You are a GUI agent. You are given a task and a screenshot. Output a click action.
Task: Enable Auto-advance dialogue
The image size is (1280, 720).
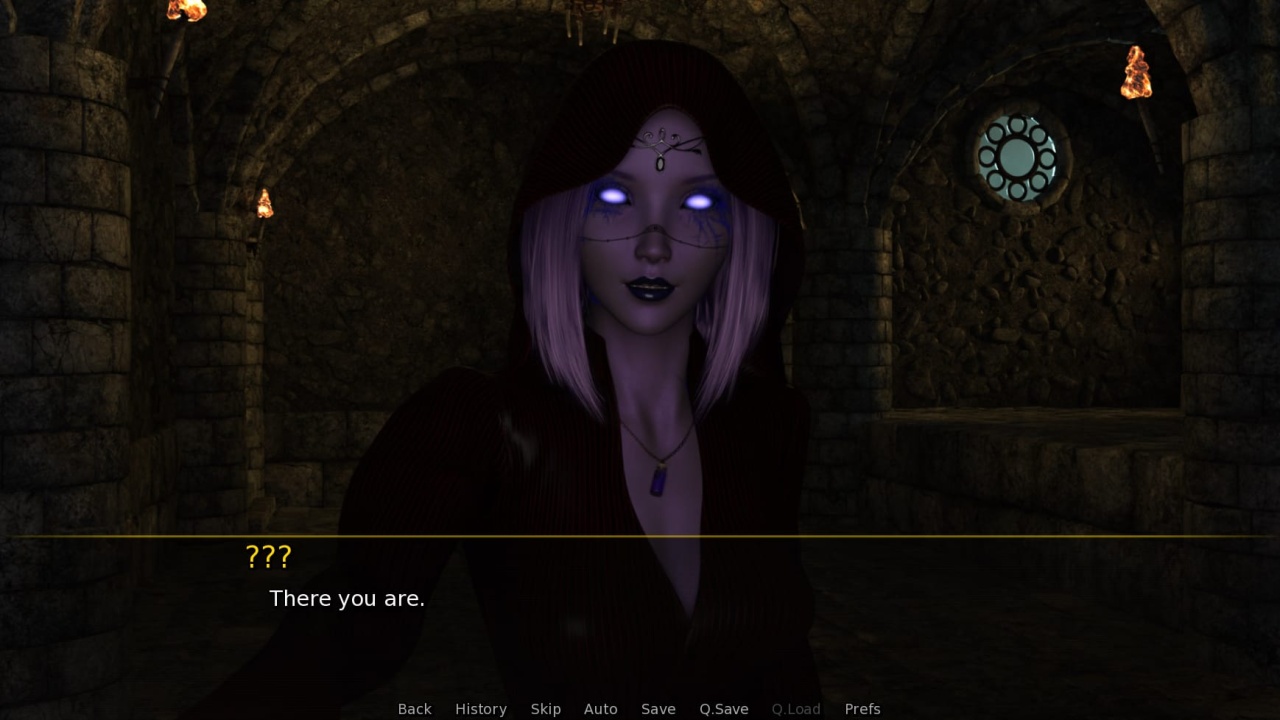tap(600, 709)
